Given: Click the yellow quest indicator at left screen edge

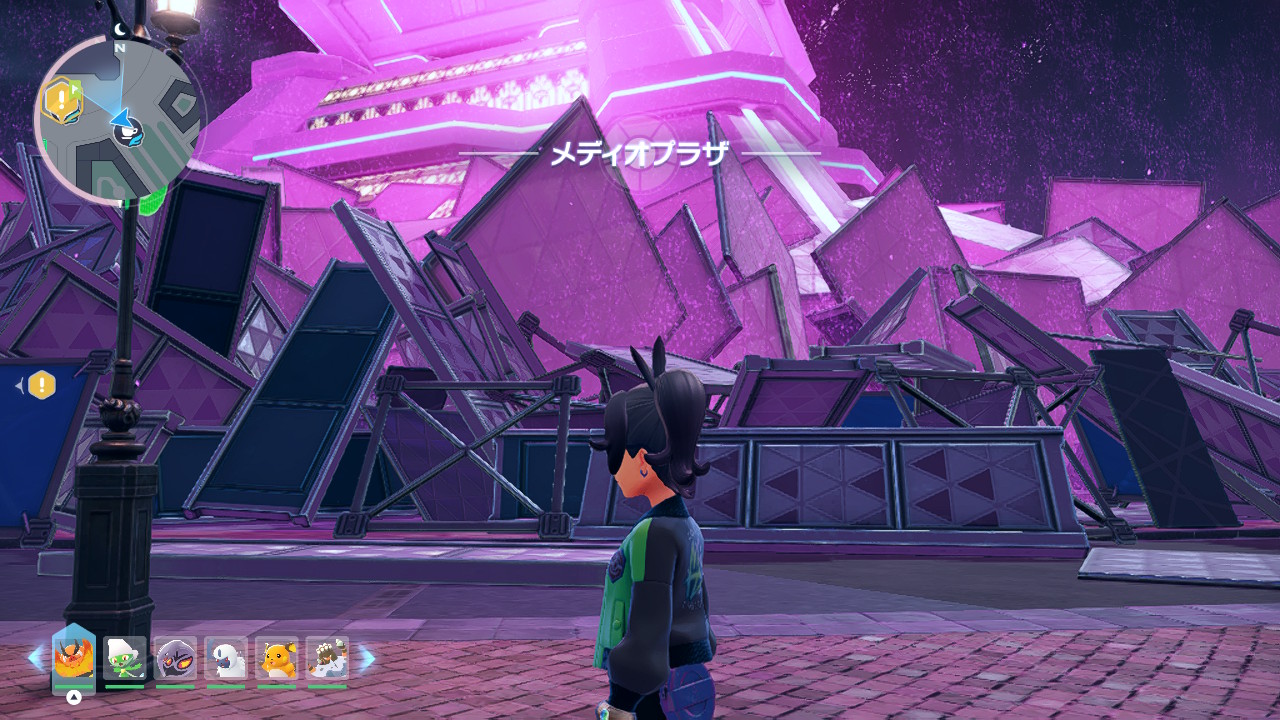Looking at the screenshot, I should (41, 384).
